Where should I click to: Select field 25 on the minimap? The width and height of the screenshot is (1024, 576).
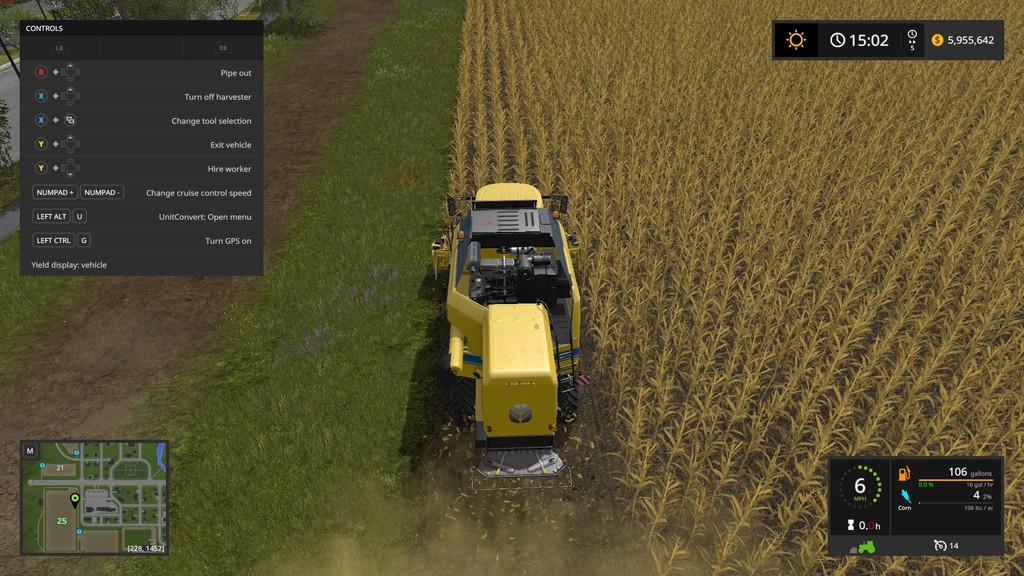(x=62, y=521)
